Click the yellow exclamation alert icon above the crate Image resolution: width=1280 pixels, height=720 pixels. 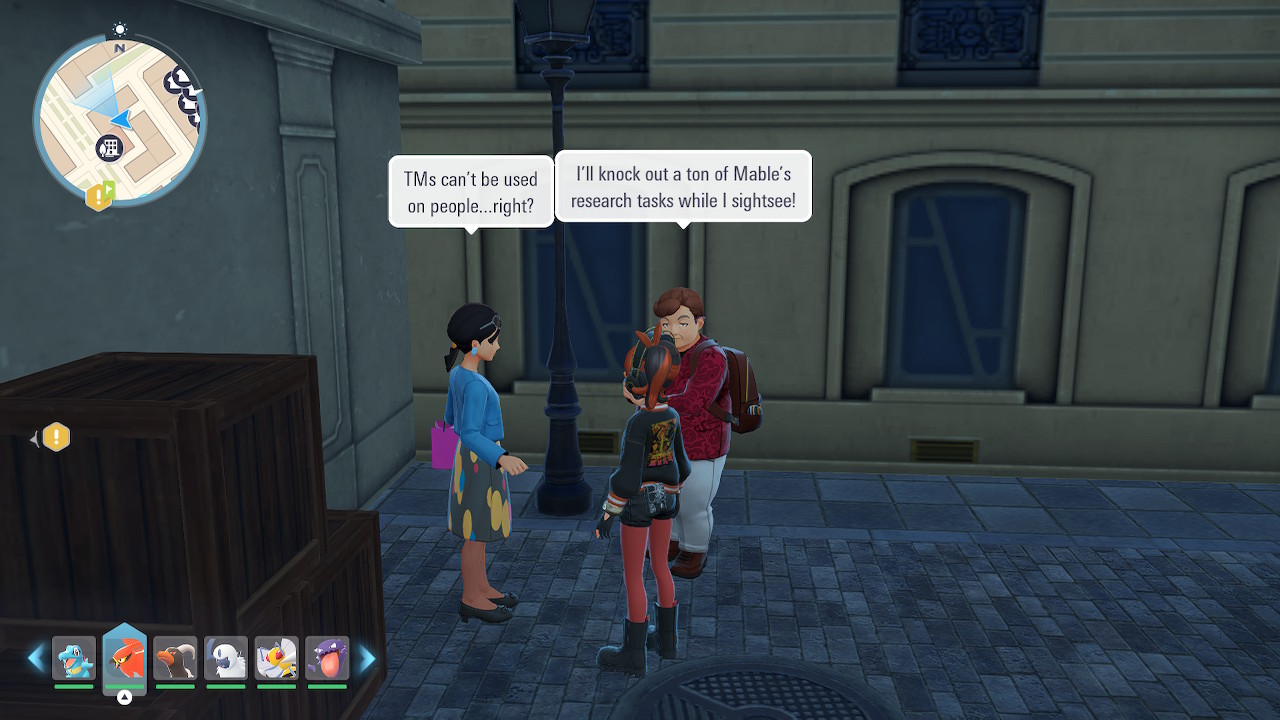pyautogui.click(x=56, y=437)
